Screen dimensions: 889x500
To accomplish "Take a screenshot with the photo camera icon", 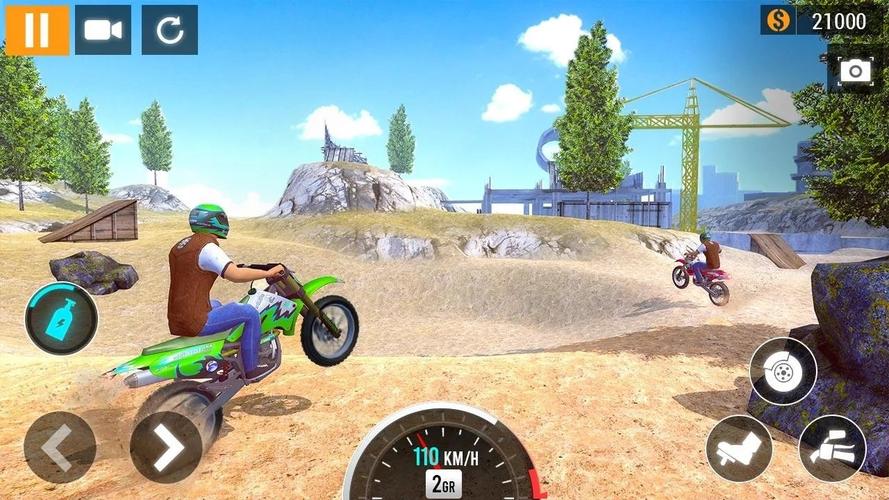I will 855,71.
